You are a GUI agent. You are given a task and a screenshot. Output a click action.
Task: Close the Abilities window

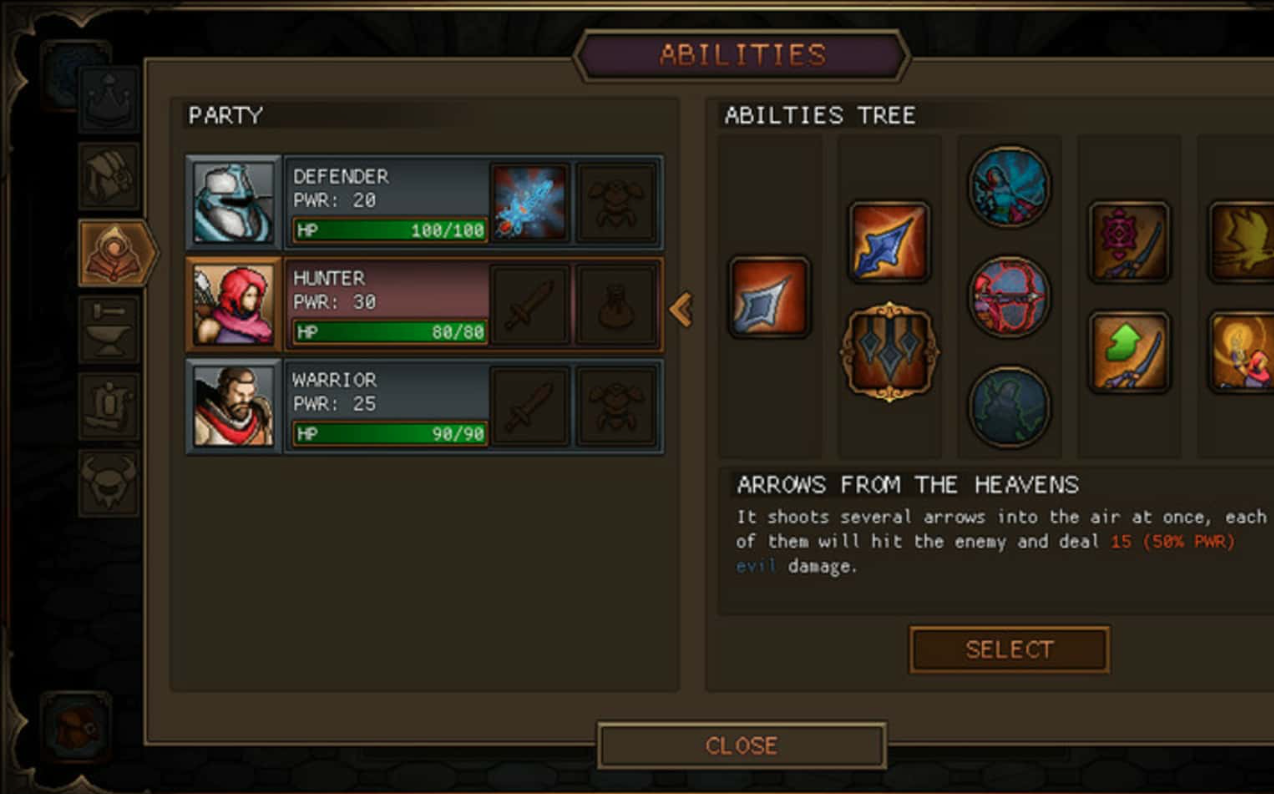pos(741,746)
